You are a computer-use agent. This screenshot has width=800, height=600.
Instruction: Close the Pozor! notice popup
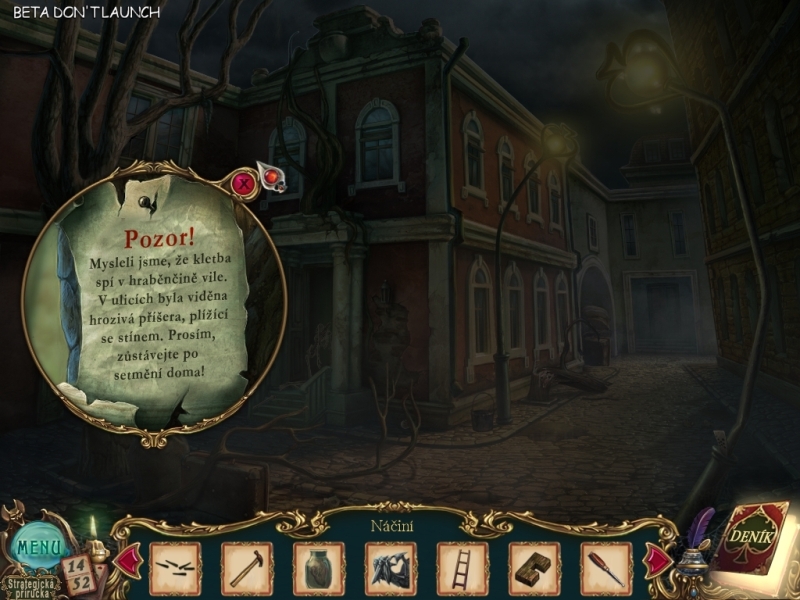coord(242,183)
